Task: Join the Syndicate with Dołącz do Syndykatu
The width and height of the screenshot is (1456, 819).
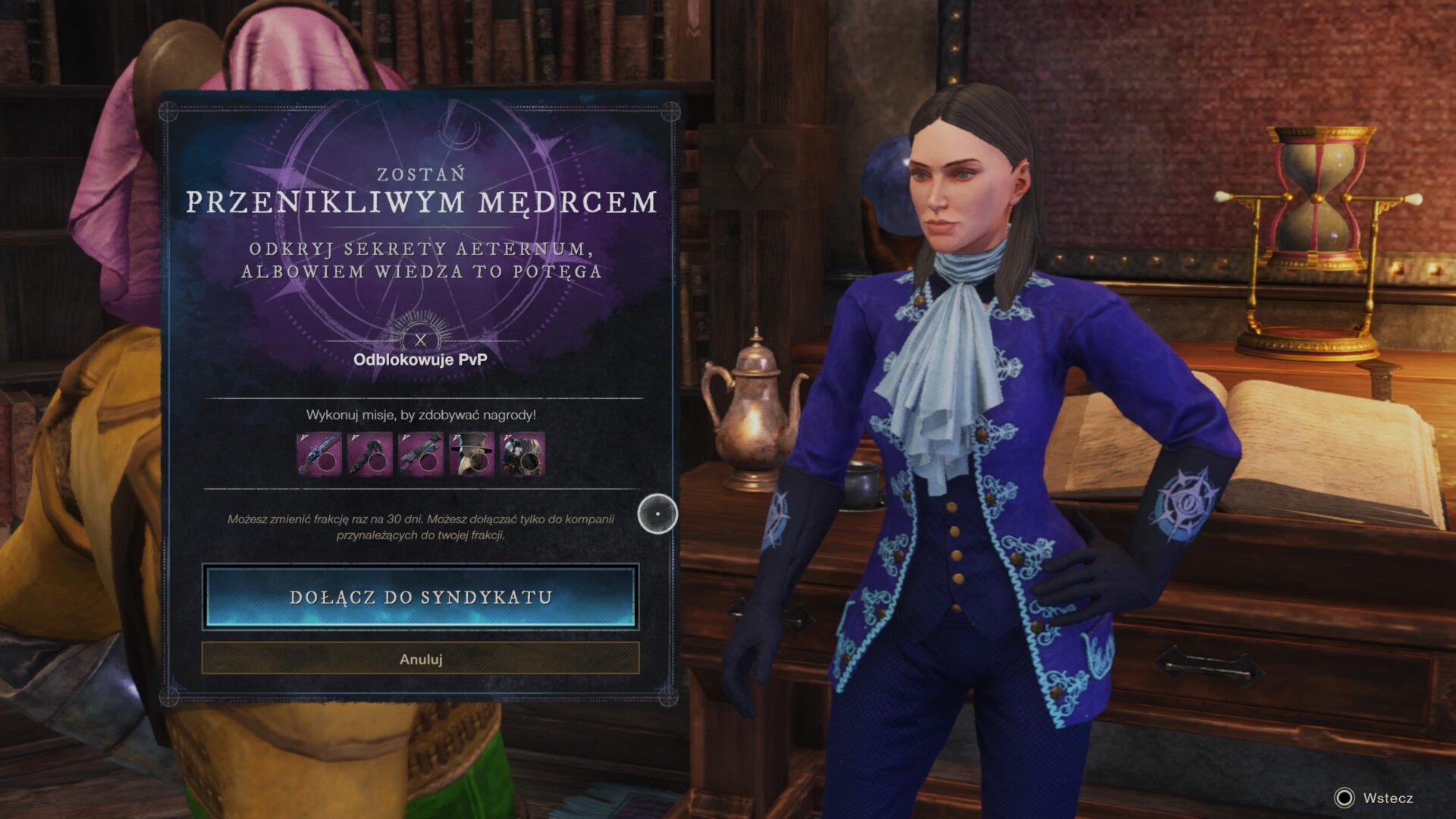Action: pyautogui.click(x=420, y=597)
